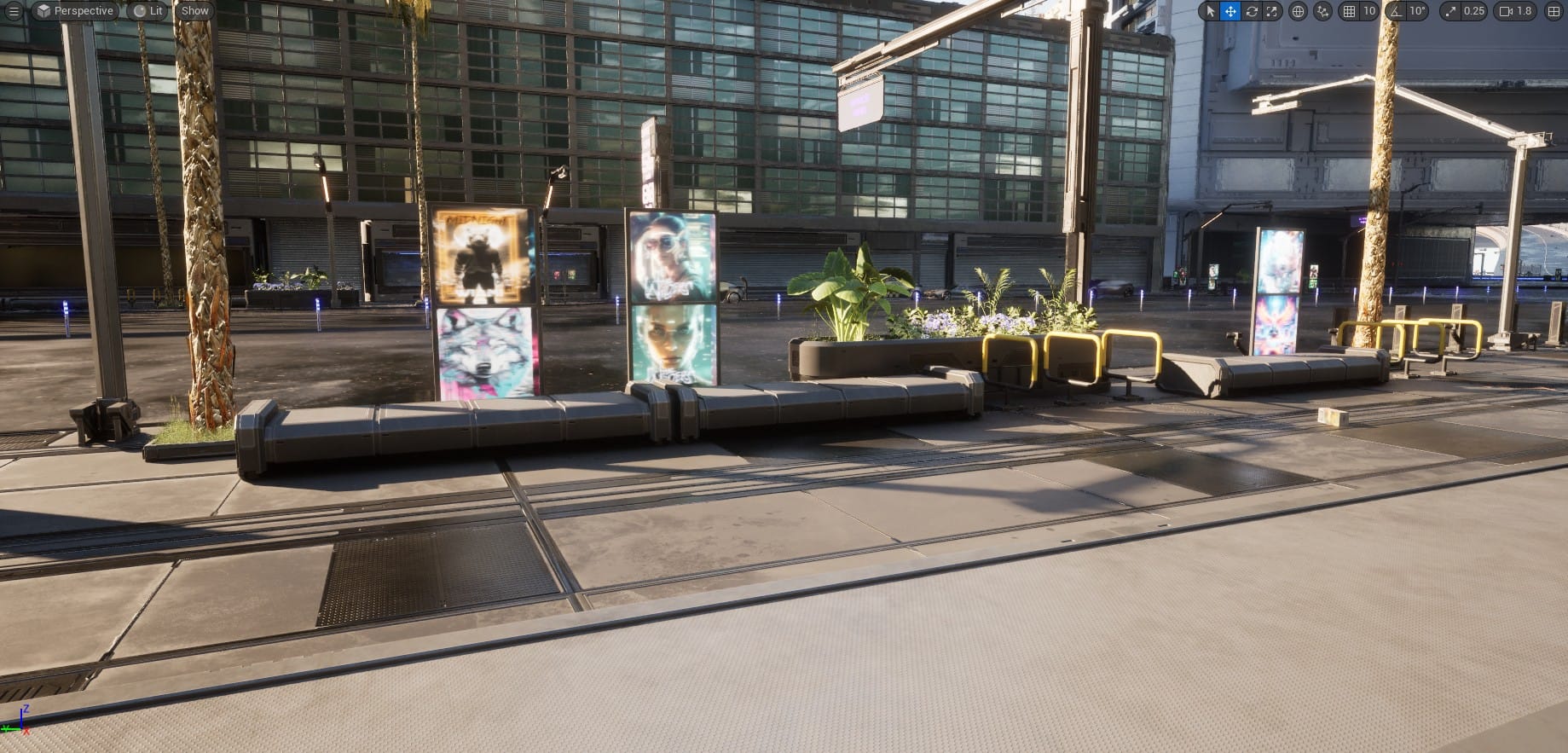Enable surface snapping icon
The width and height of the screenshot is (1568, 753).
click(x=1322, y=12)
